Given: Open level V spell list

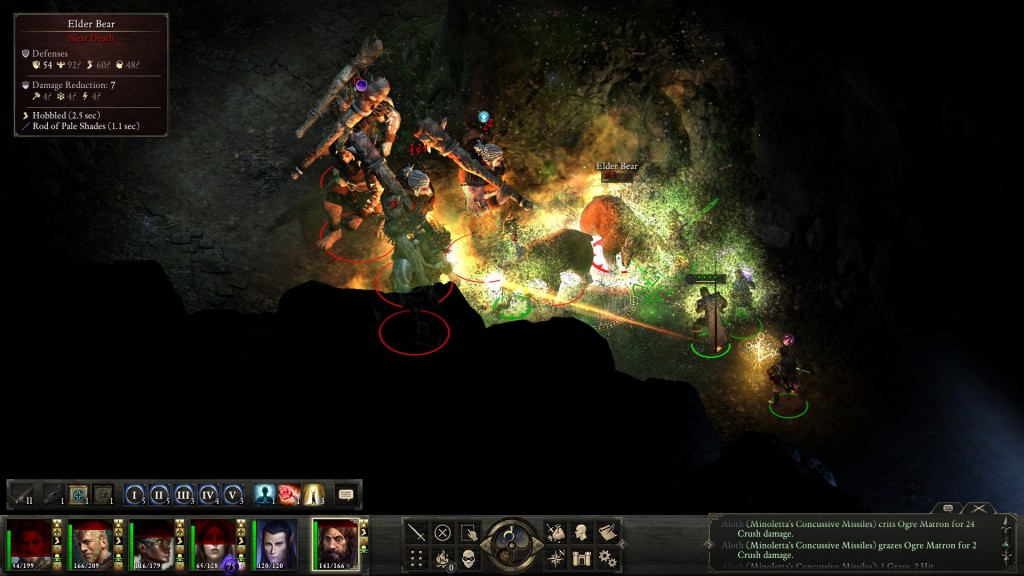Looking at the screenshot, I should click(x=233, y=494).
